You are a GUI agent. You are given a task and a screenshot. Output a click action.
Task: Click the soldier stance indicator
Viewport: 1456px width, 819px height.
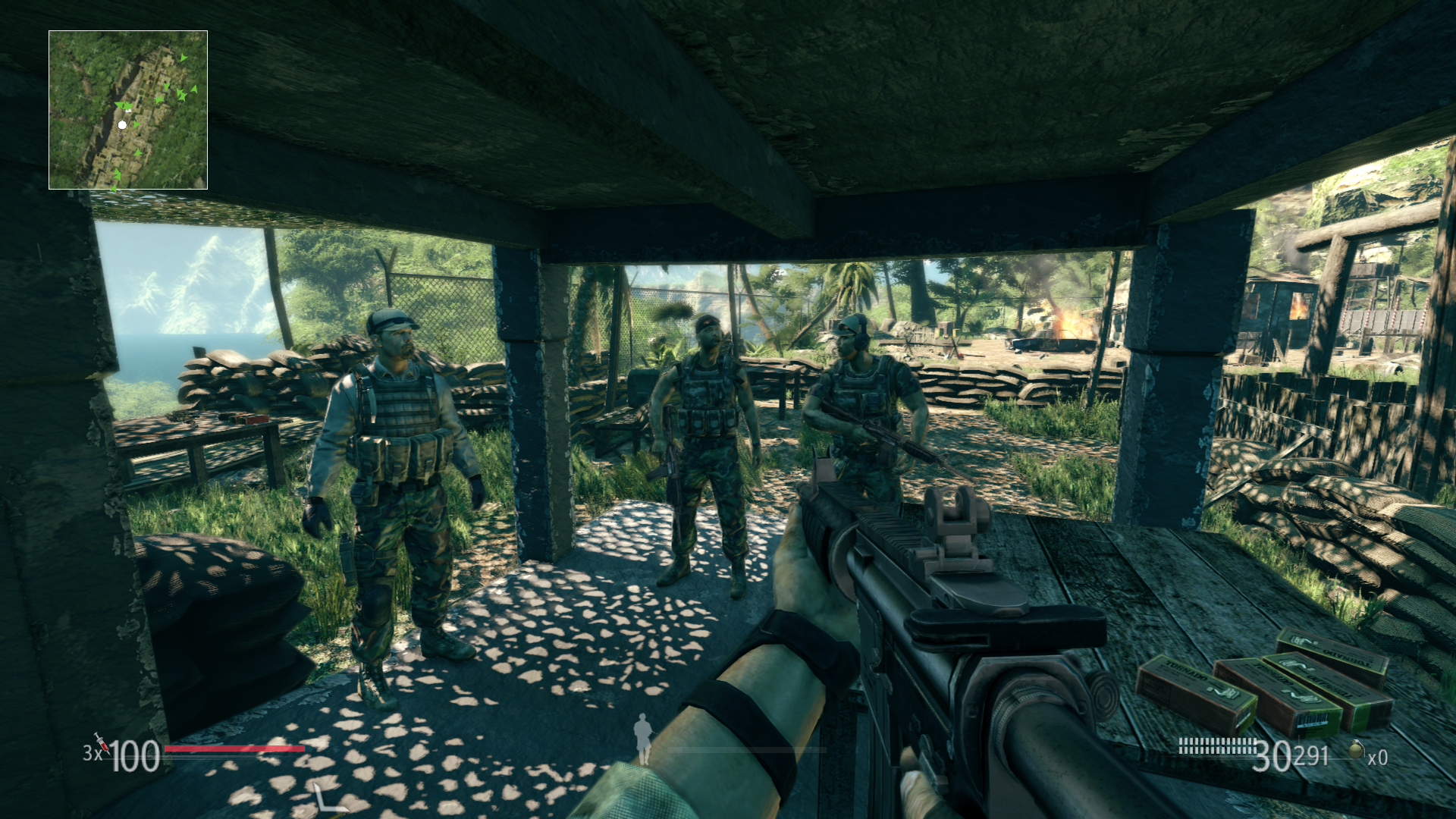click(x=643, y=739)
